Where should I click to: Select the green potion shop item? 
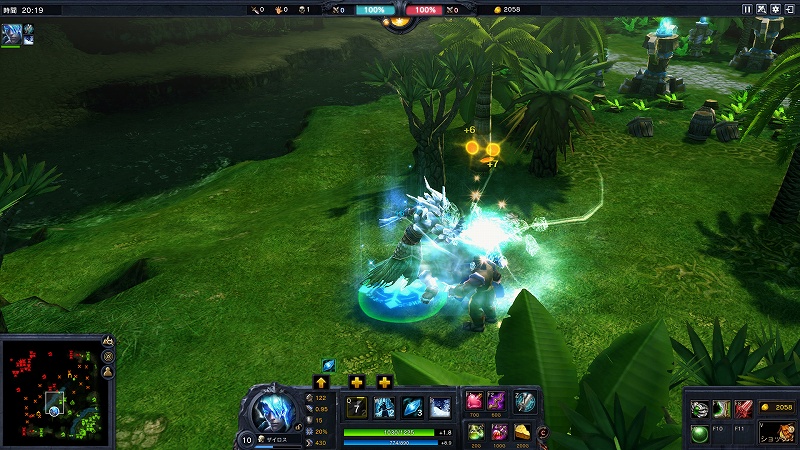475,431
